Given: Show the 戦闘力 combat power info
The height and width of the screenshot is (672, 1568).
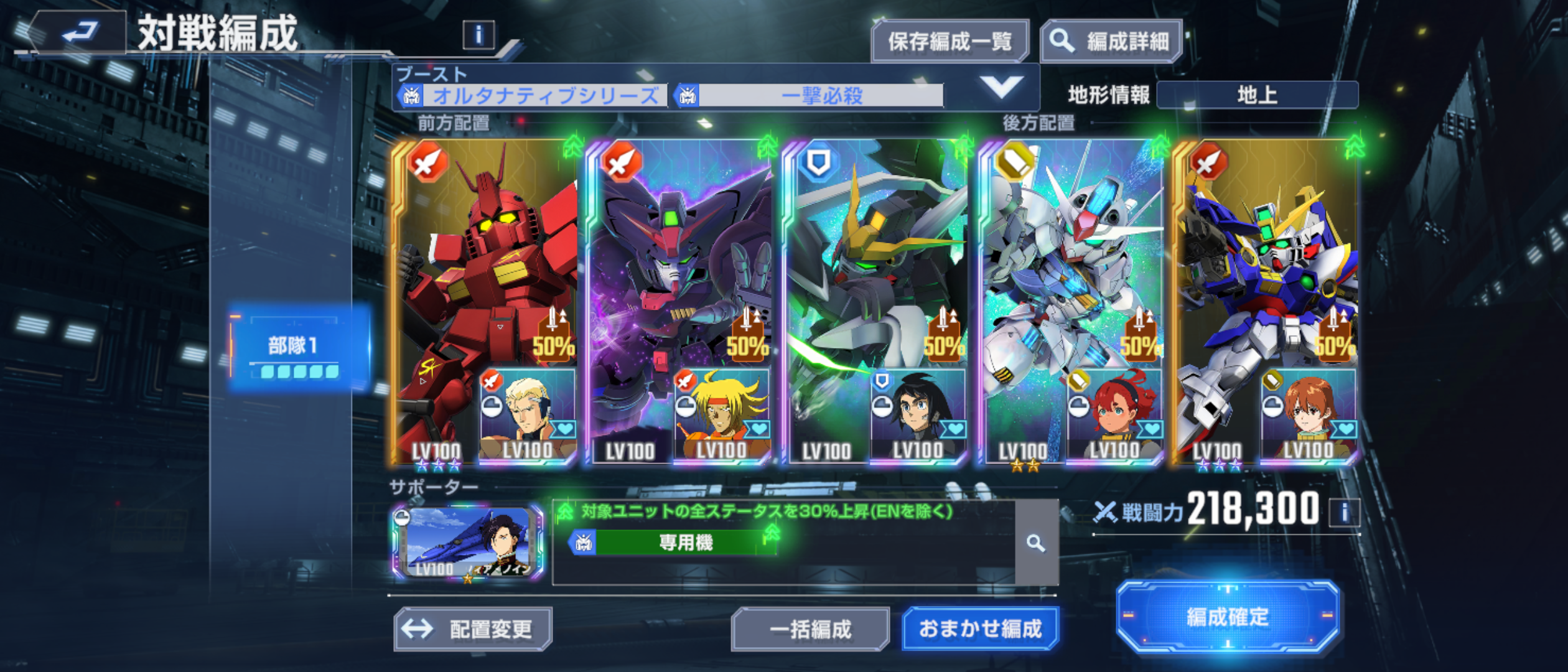Looking at the screenshot, I should pos(1344,513).
